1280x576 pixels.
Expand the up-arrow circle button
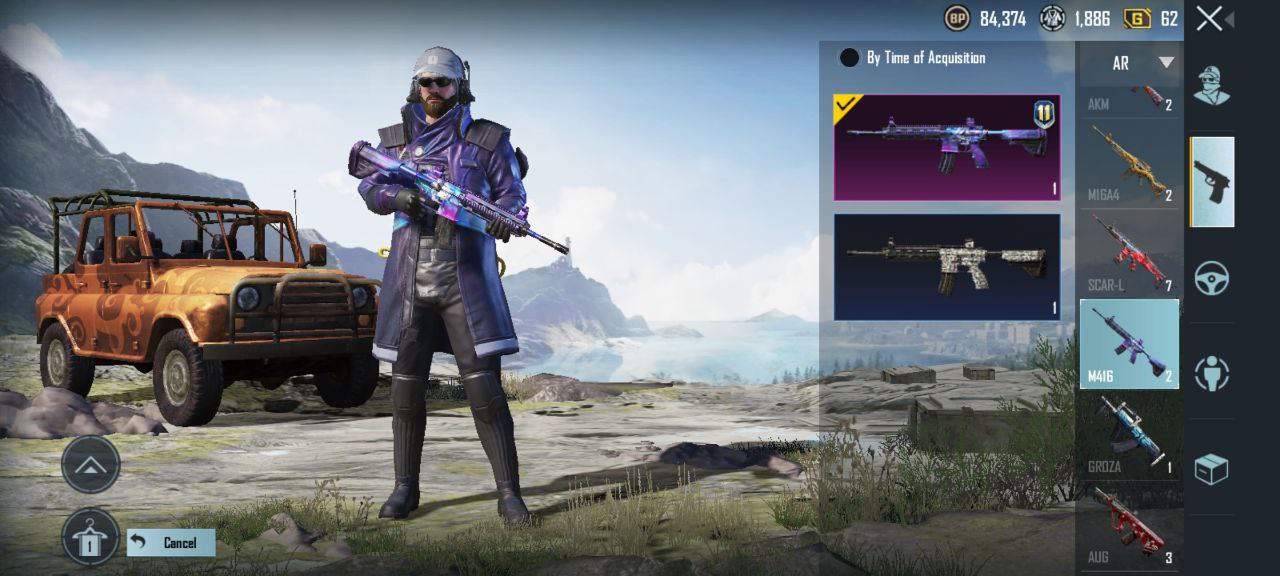pyautogui.click(x=90, y=464)
